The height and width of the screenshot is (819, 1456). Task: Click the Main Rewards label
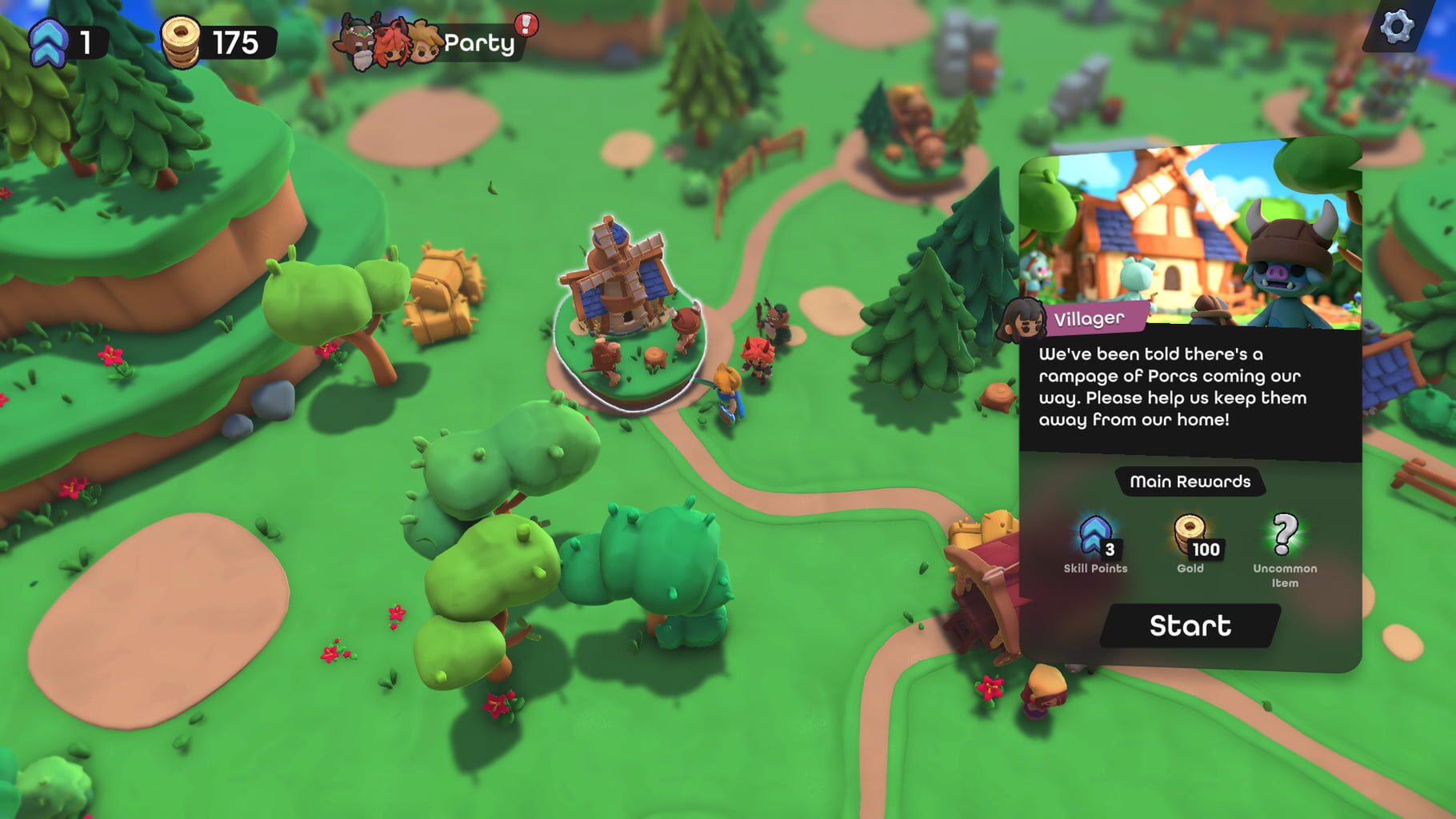point(1190,482)
